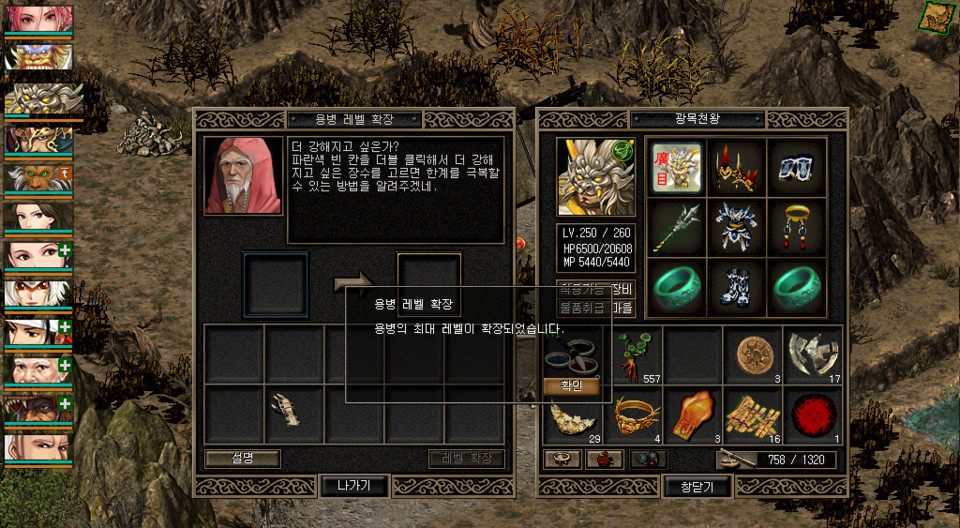
Task: Select the equipped blue armor slot
Action: click(735, 226)
